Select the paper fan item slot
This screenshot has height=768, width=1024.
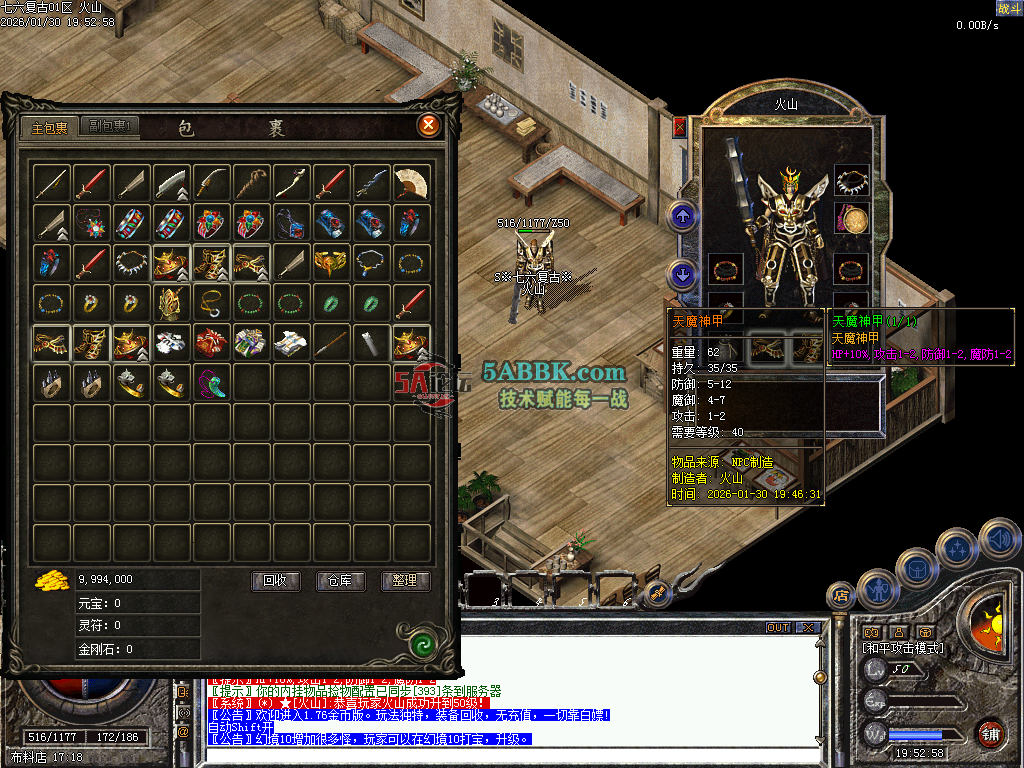[x=411, y=182]
